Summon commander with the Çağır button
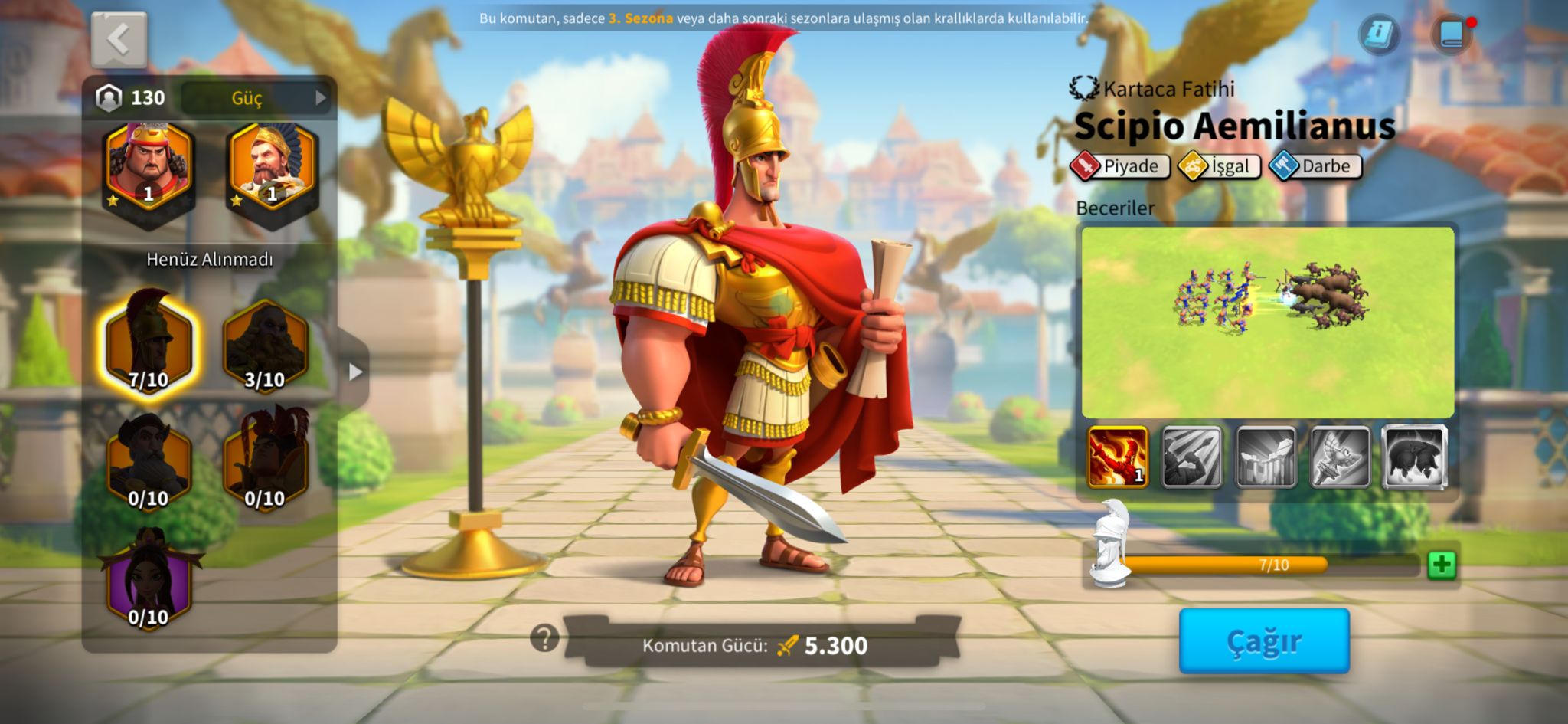The width and height of the screenshot is (1568, 724). tap(1263, 641)
